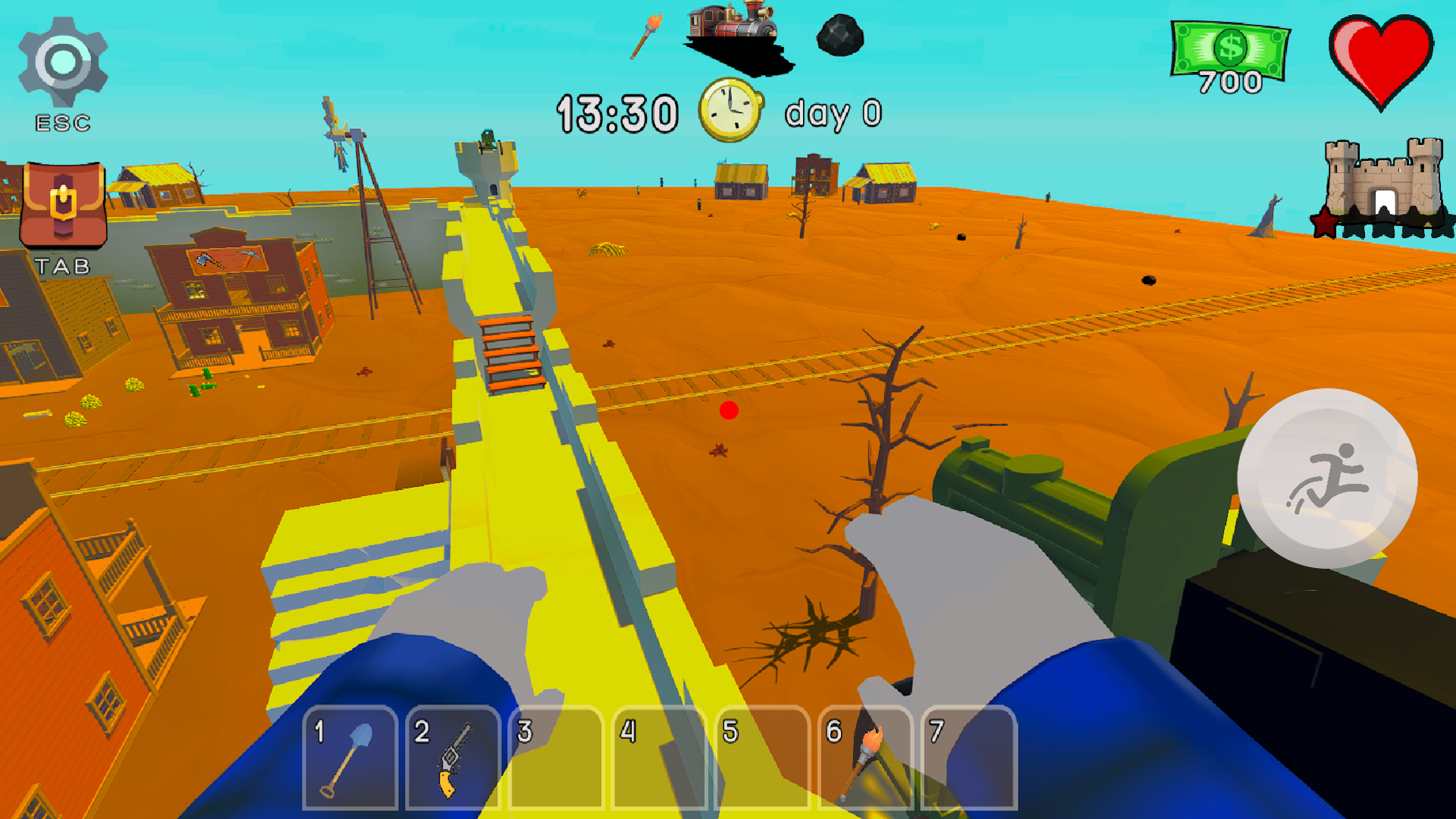Image resolution: width=1456 pixels, height=819 pixels.
Task: Click the red star badge under the castle
Action: [x=1323, y=221]
